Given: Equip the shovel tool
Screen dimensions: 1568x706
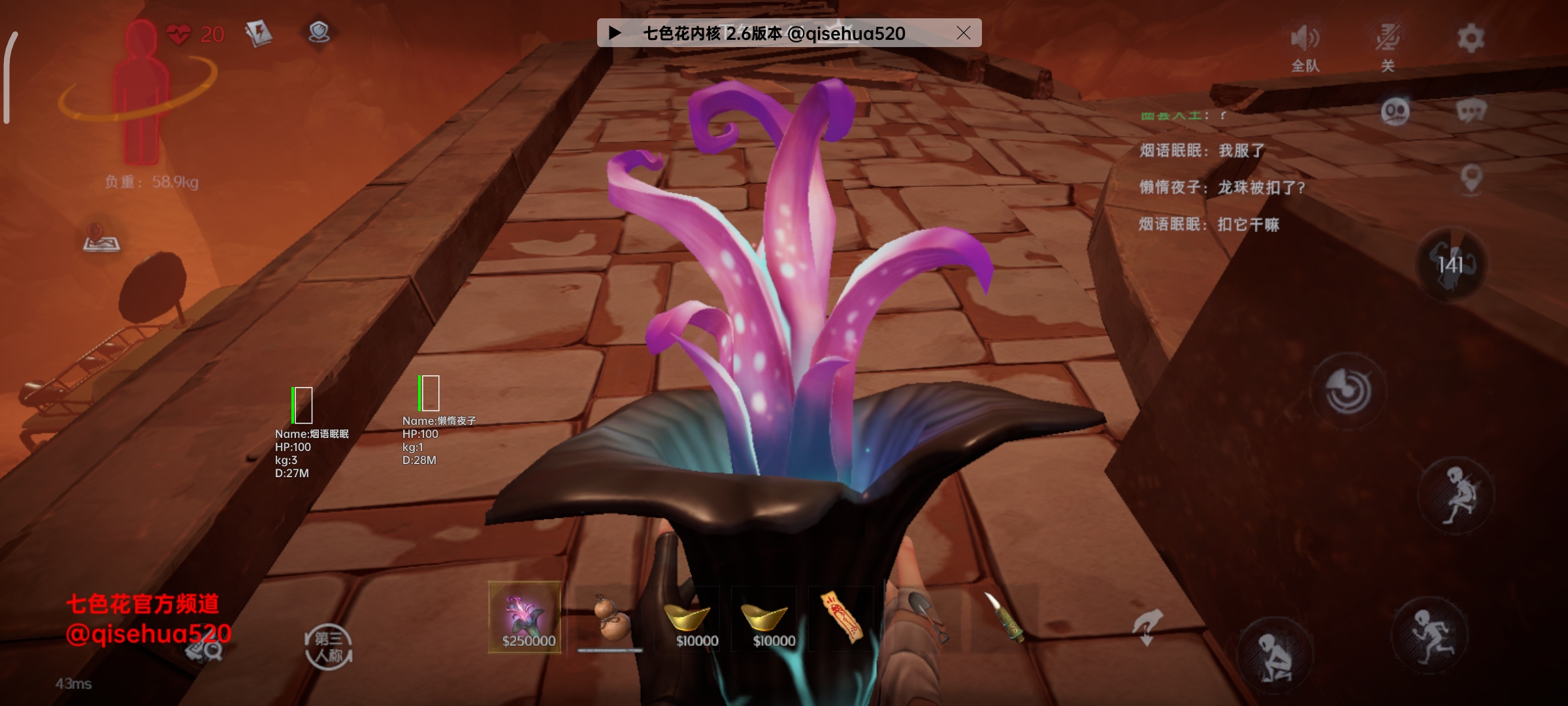Looking at the screenshot, I should coord(925,617).
